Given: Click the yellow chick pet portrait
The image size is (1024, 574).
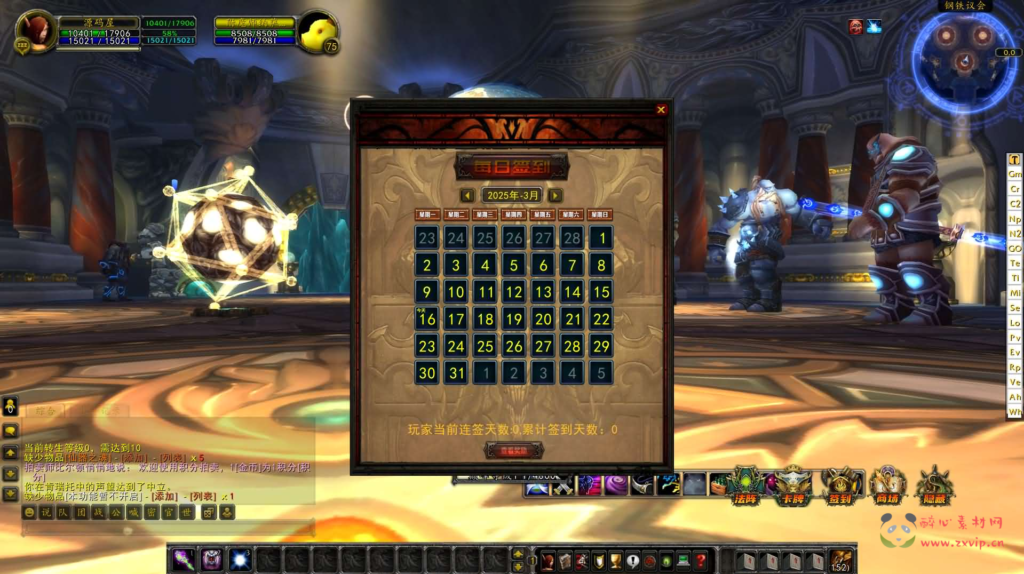Looking at the screenshot, I should (x=319, y=31).
